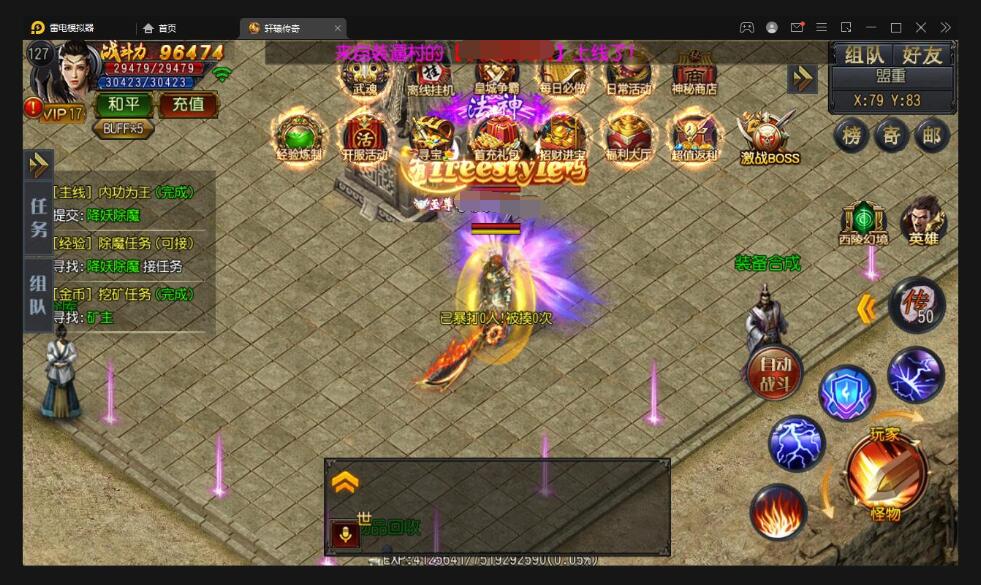Viewport: 981px width, 585px height.
Task: Open the 经验炼制 icon
Action: tap(300, 136)
